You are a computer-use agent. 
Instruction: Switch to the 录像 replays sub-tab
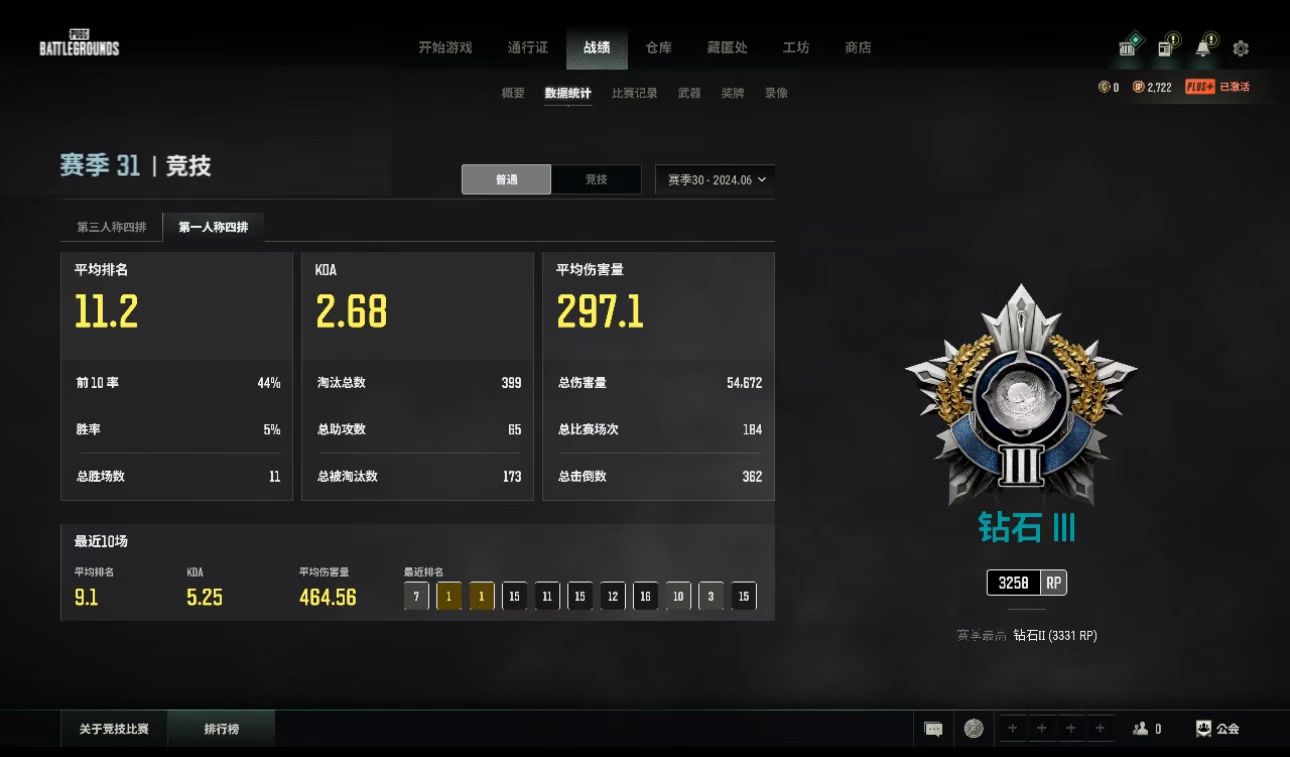click(776, 93)
